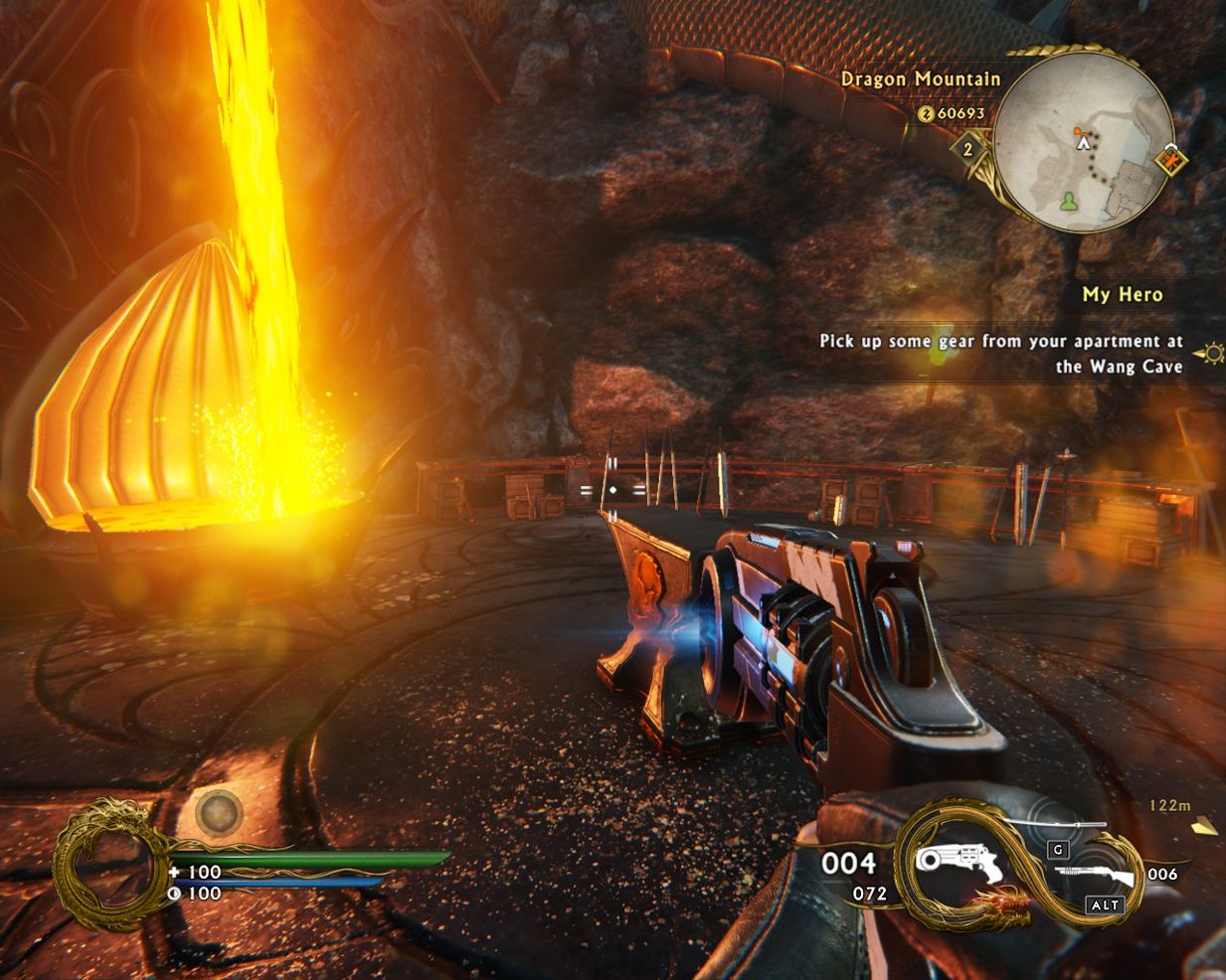
Task: Click the sun objective marker icon
Action: (x=1213, y=353)
